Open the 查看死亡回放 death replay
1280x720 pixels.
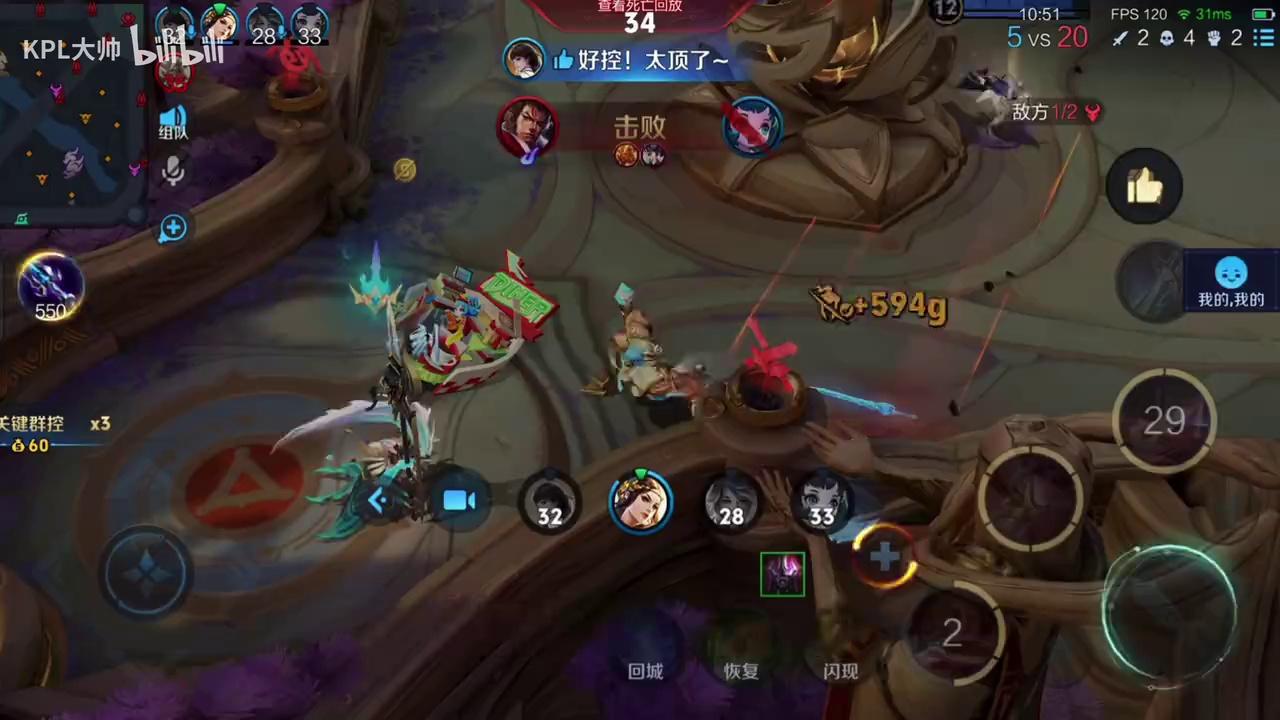(x=639, y=16)
